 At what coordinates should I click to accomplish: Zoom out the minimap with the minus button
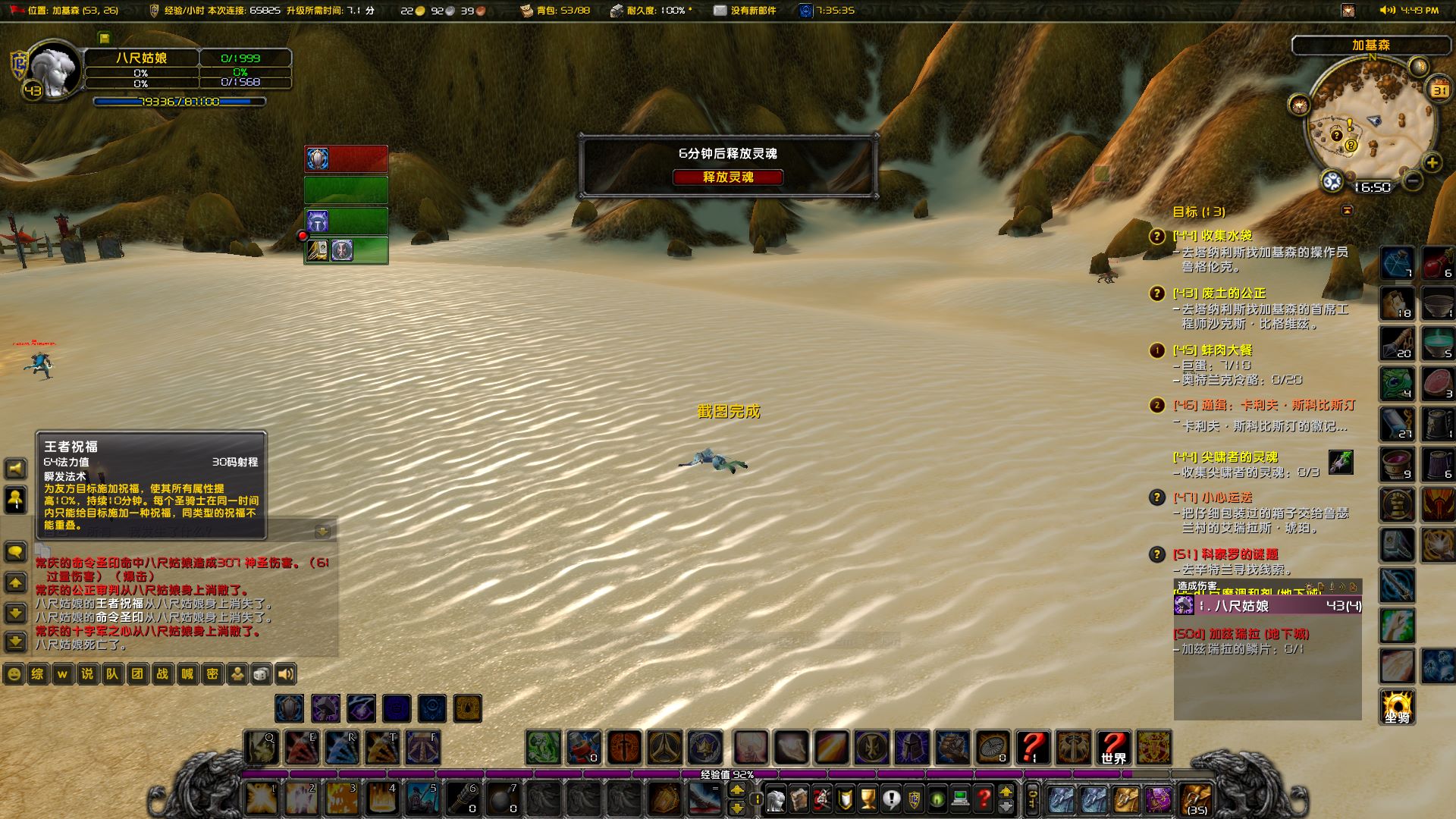point(1412,180)
